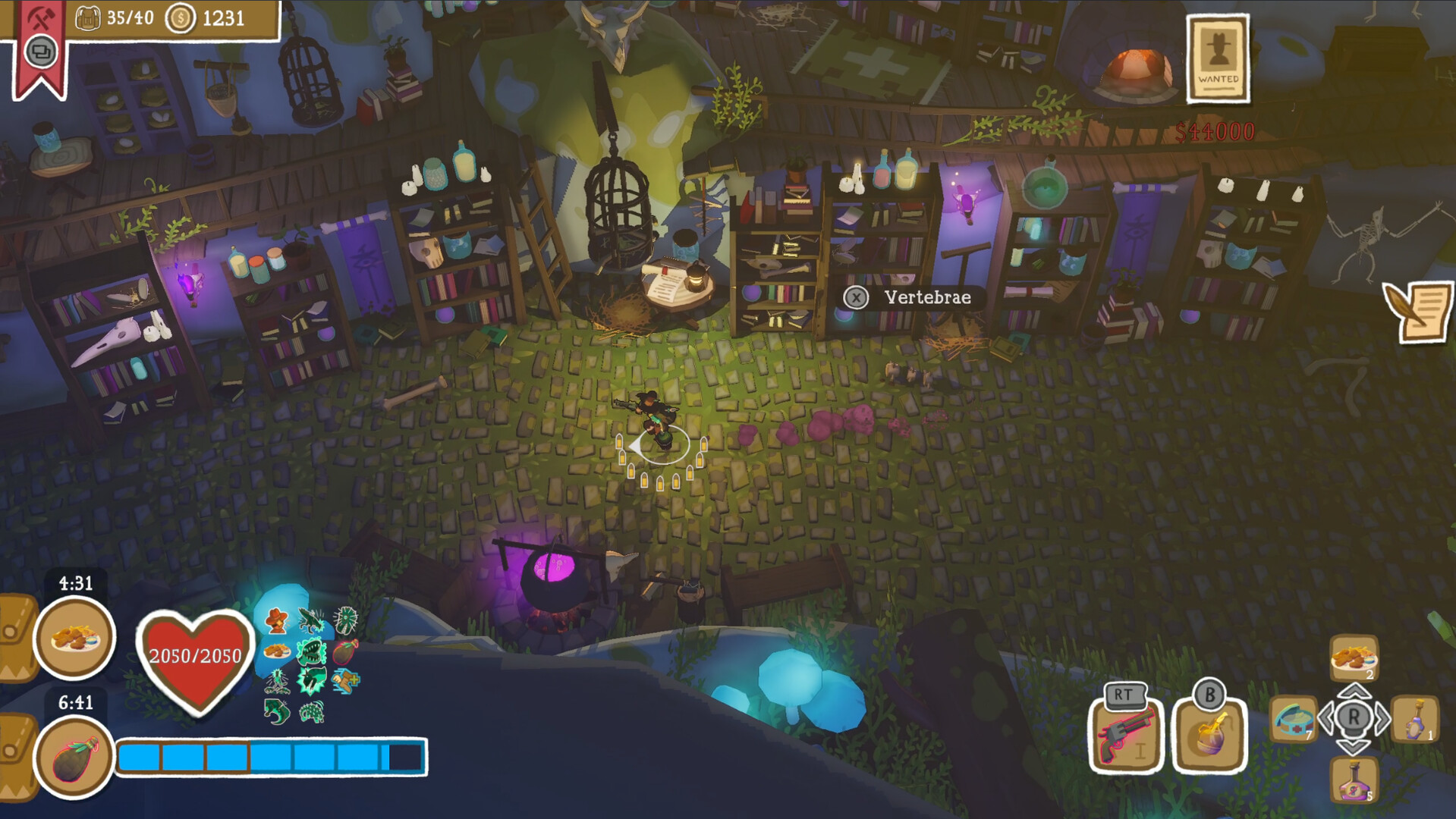The height and width of the screenshot is (819, 1456).
Task: View the cowboy hat status buff
Action: pyautogui.click(x=276, y=620)
